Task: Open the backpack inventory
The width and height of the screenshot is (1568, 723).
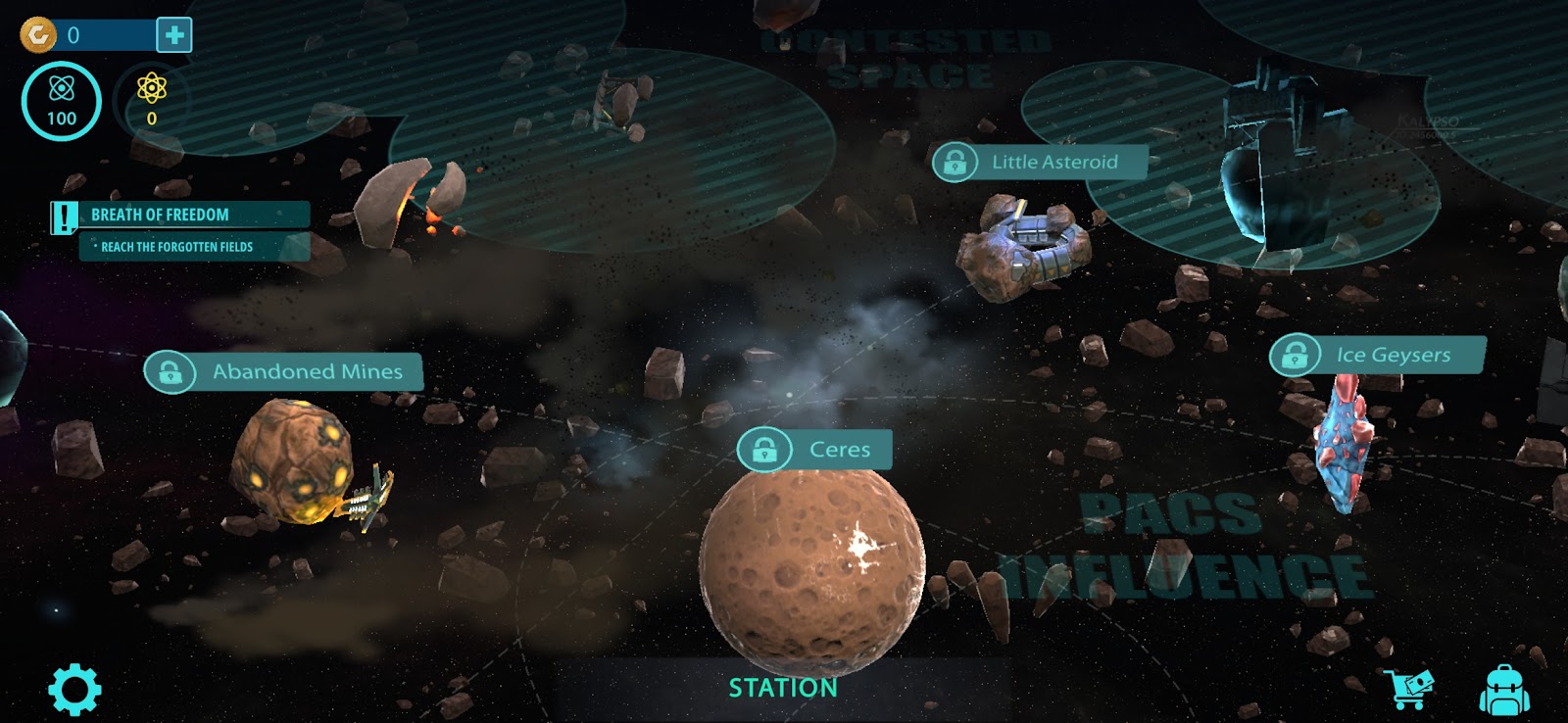Action: (1503, 690)
